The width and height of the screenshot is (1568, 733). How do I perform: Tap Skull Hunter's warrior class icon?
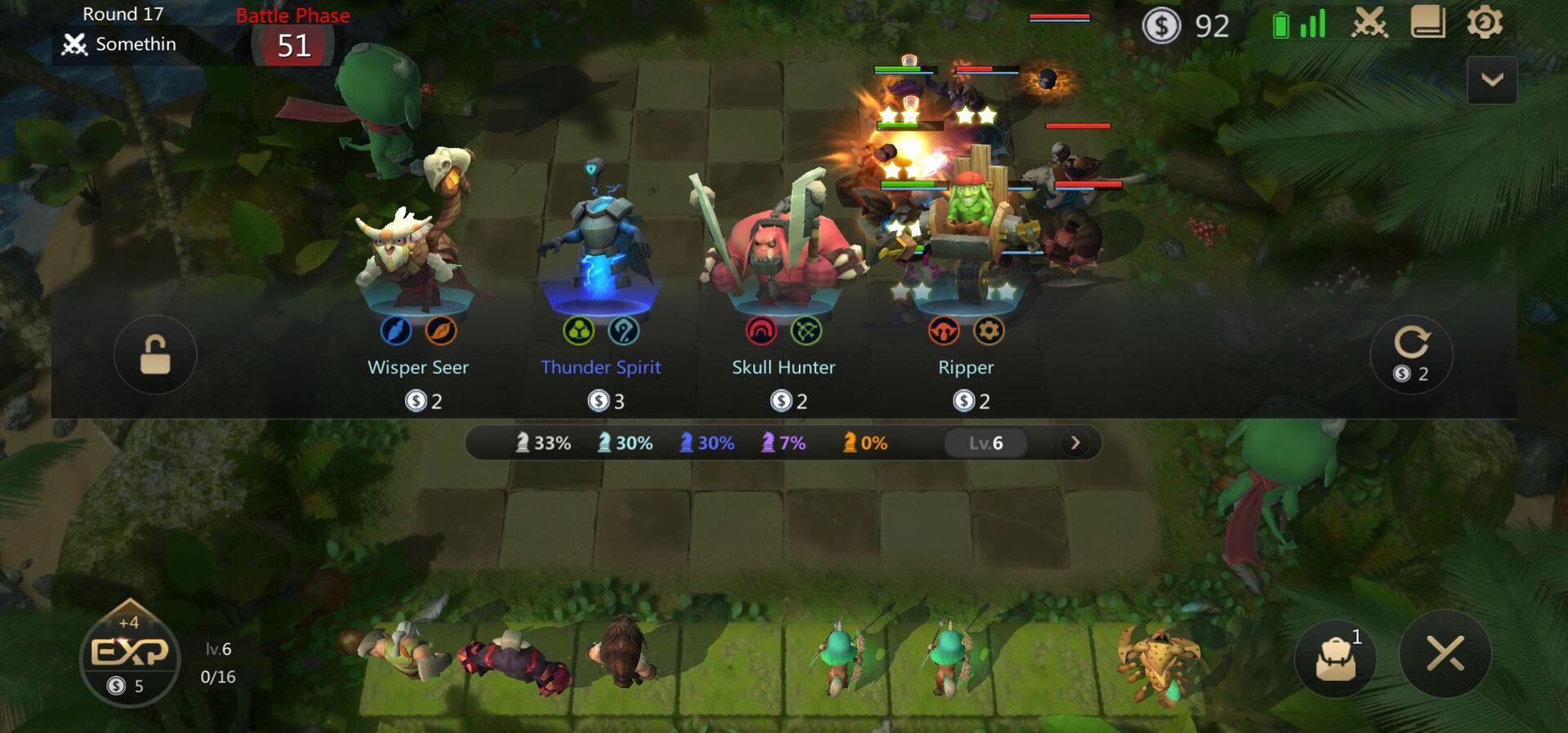pos(763,330)
